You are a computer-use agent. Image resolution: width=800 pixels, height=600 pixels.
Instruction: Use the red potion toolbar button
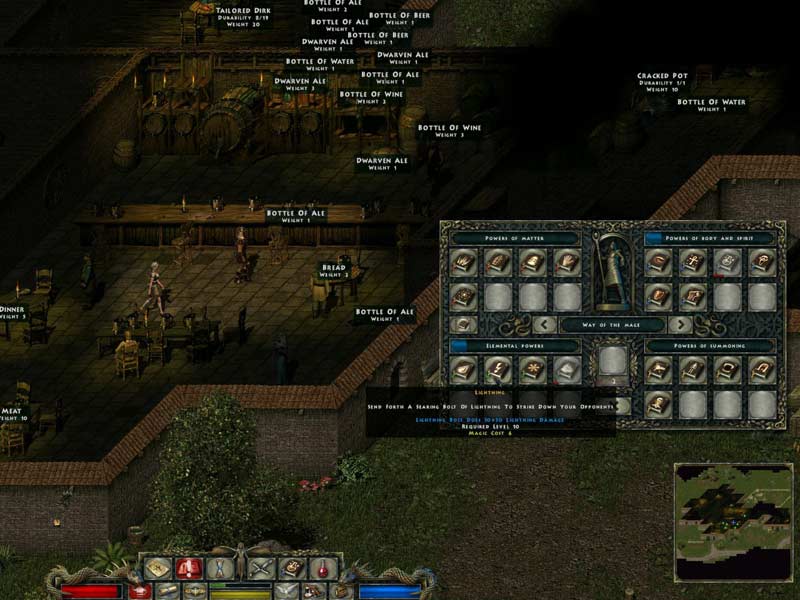click(323, 568)
